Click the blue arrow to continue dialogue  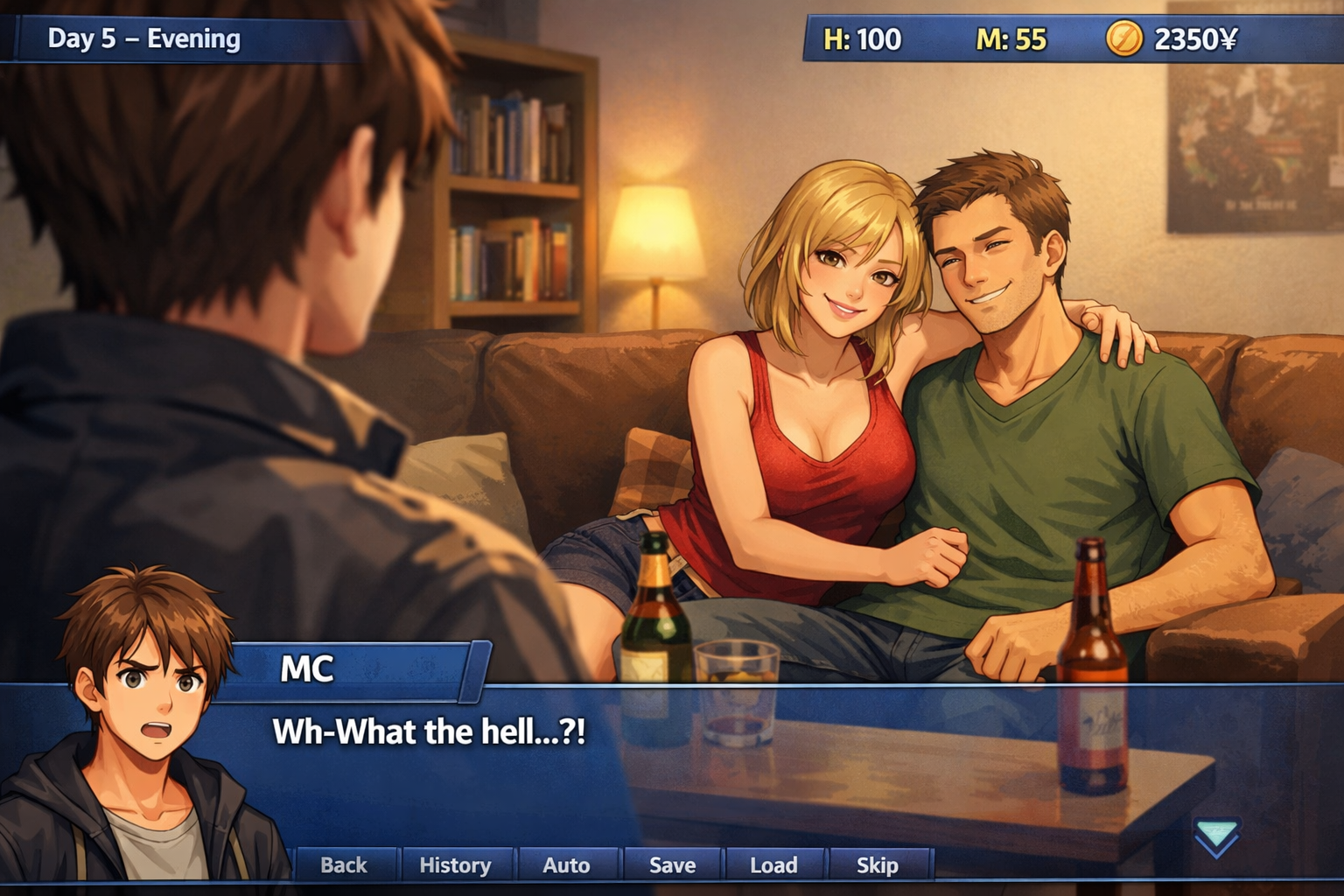(x=1216, y=836)
